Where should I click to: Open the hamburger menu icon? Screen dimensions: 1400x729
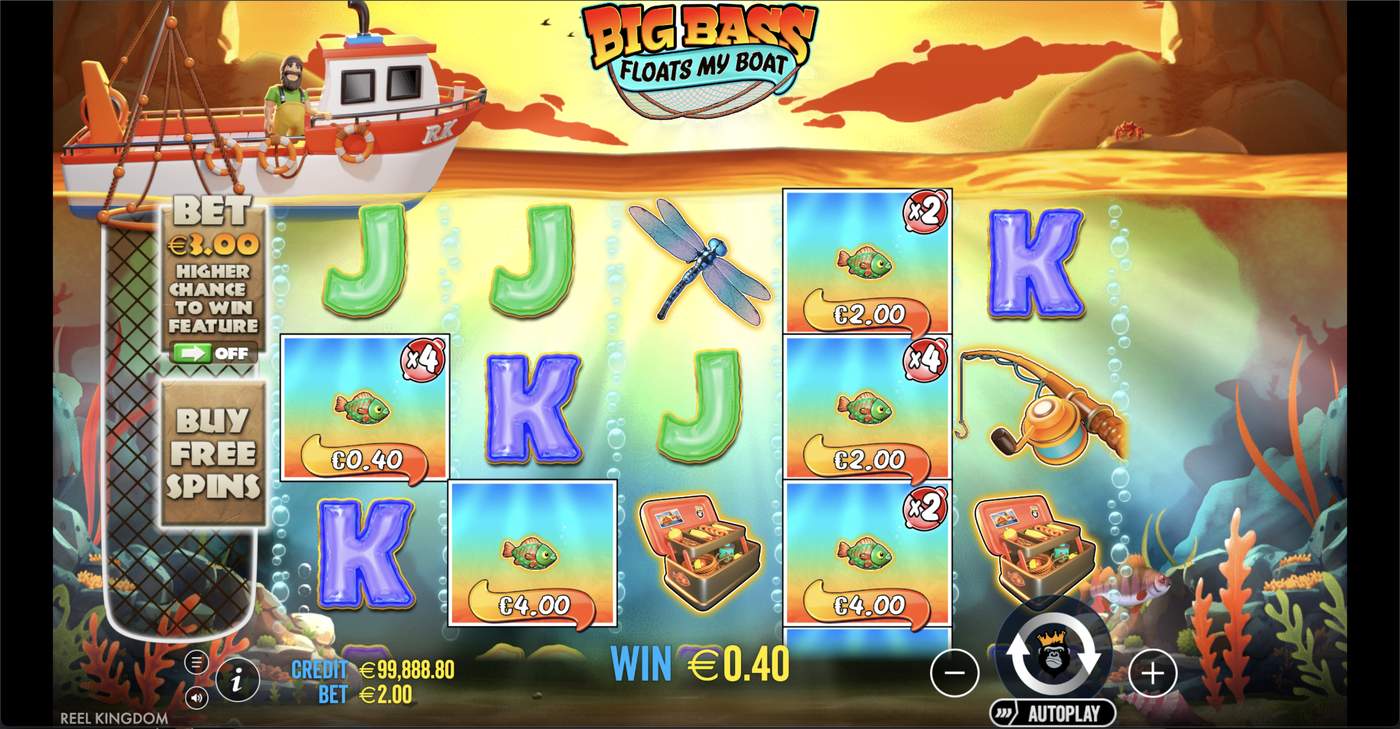click(196, 662)
